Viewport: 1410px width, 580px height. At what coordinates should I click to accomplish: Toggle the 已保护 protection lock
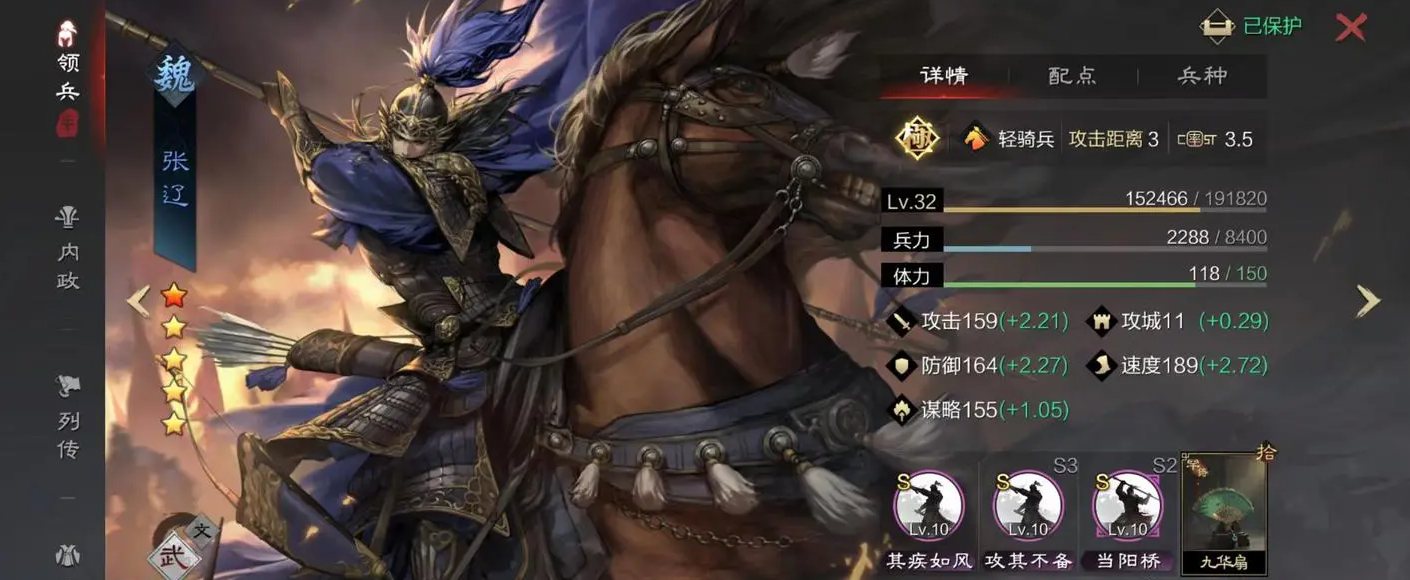pyautogui.click(x=1252, y=26)
